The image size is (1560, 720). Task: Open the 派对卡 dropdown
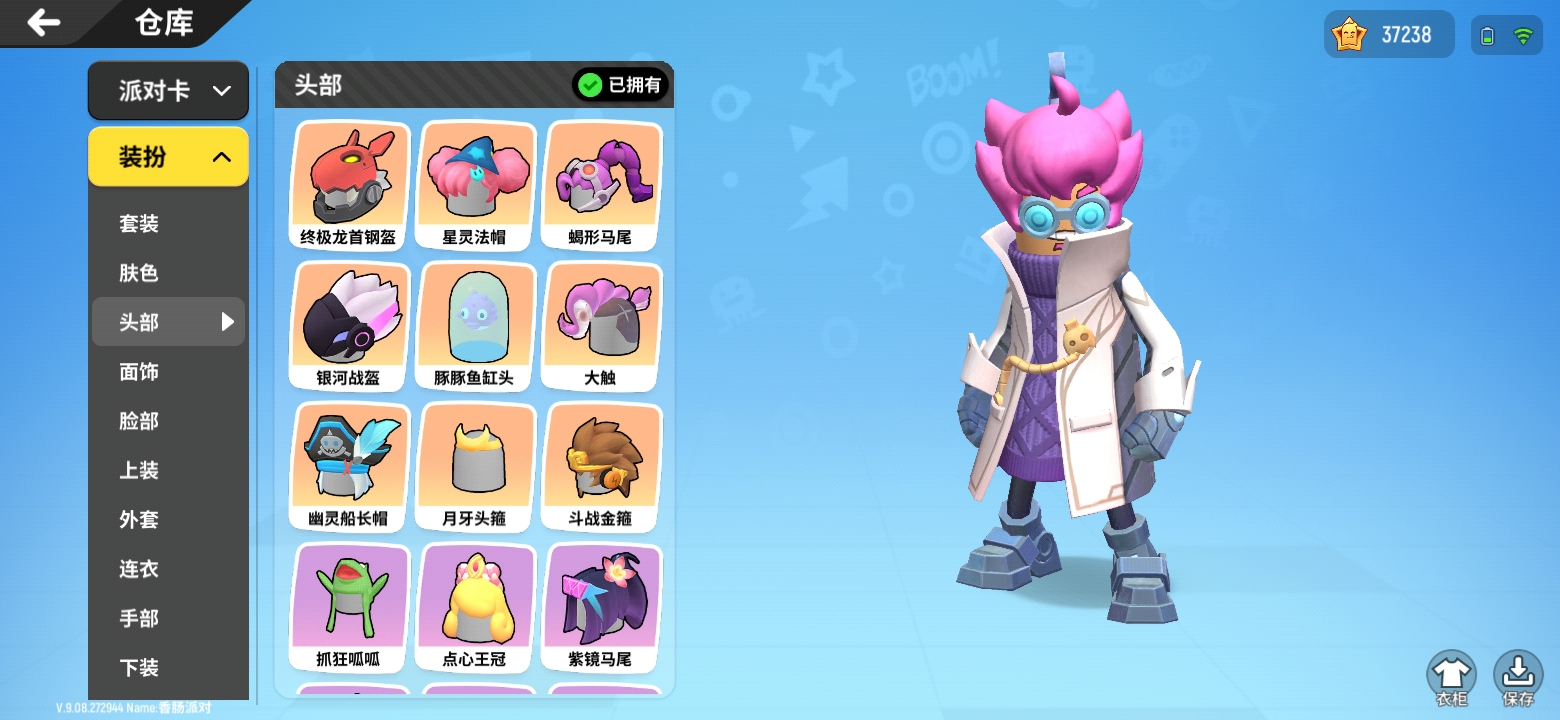[168, 90]
